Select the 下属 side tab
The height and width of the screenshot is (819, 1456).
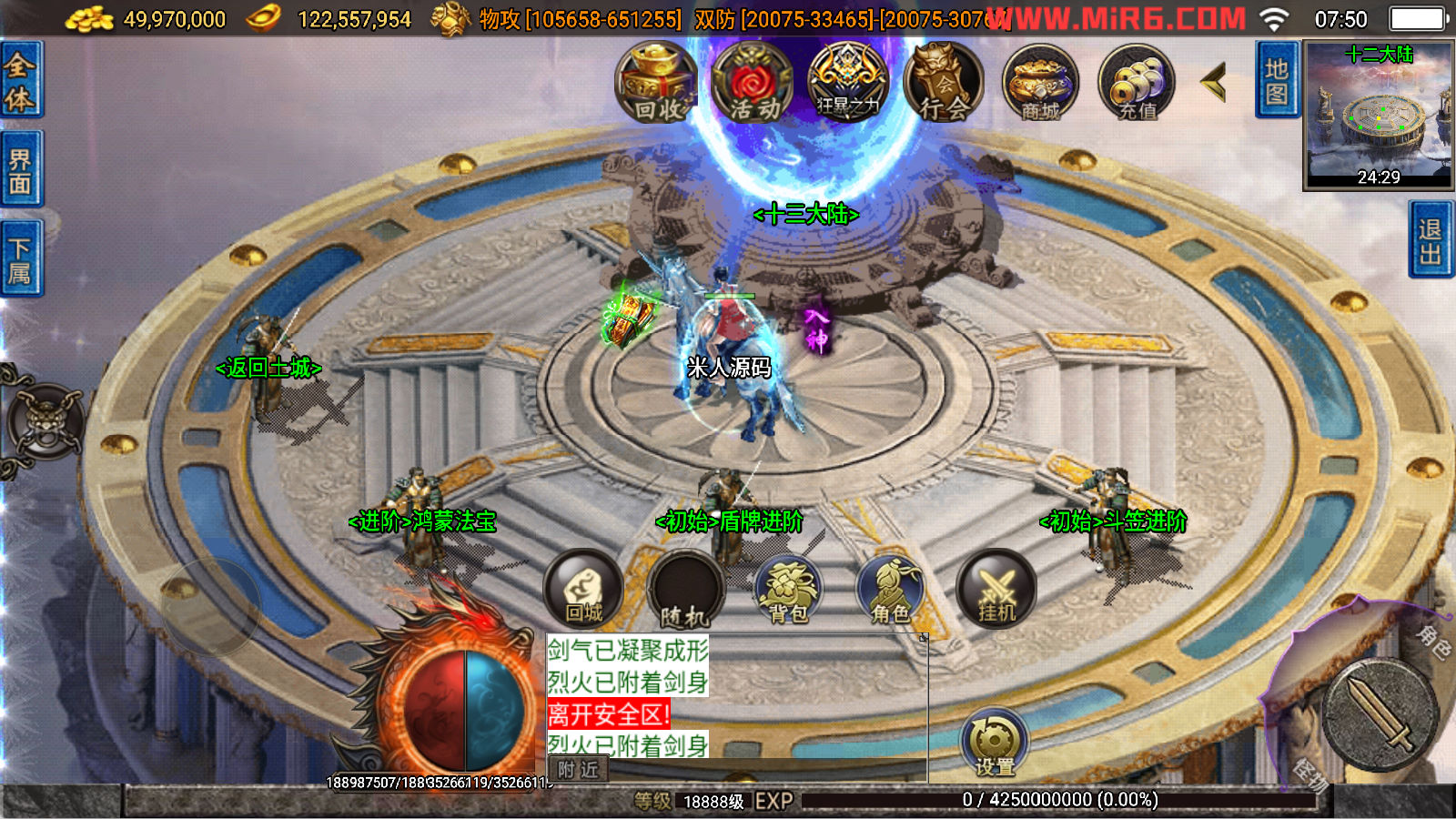[20, 259]
